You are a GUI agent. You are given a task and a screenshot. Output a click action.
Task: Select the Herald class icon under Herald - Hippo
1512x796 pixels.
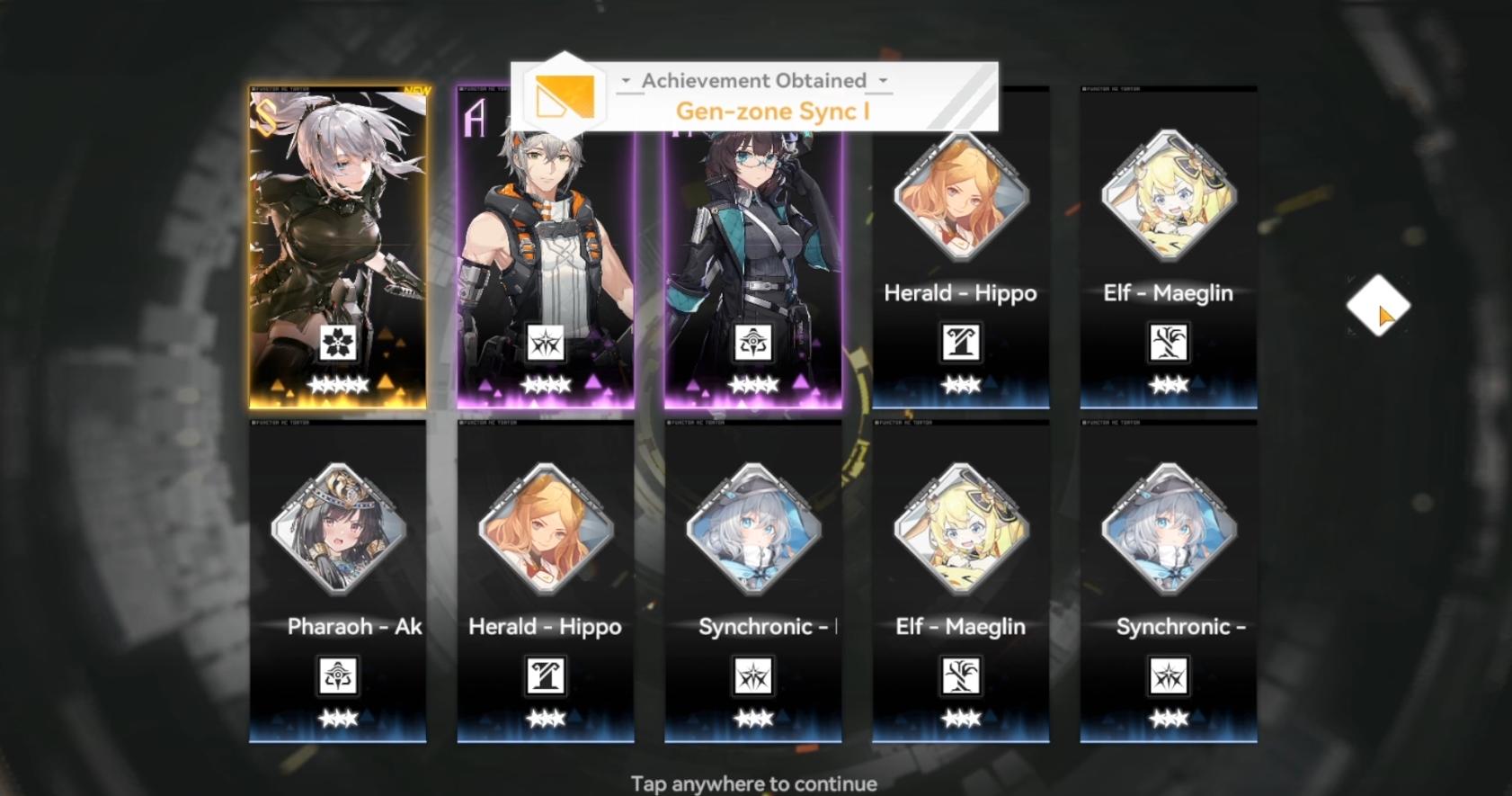point(960,343)
